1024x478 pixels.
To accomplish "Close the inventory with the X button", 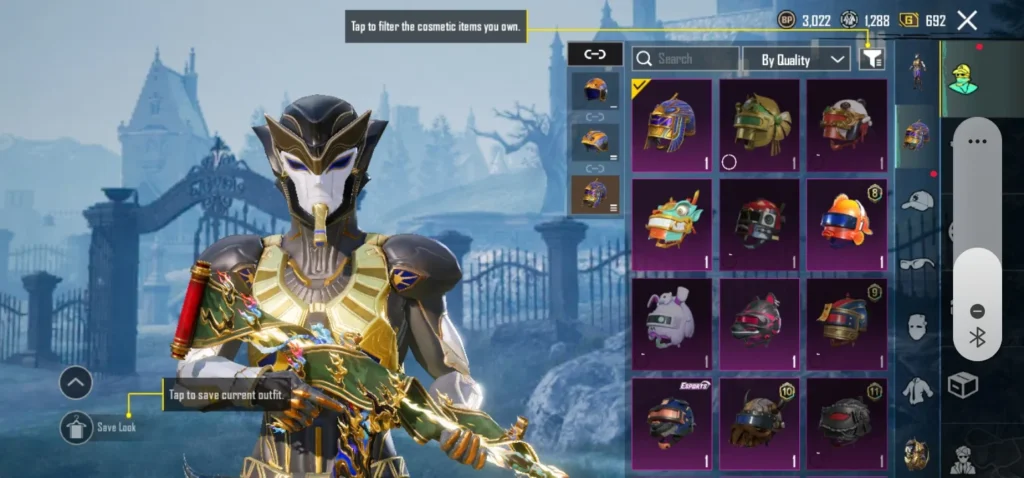I will 967,20.
